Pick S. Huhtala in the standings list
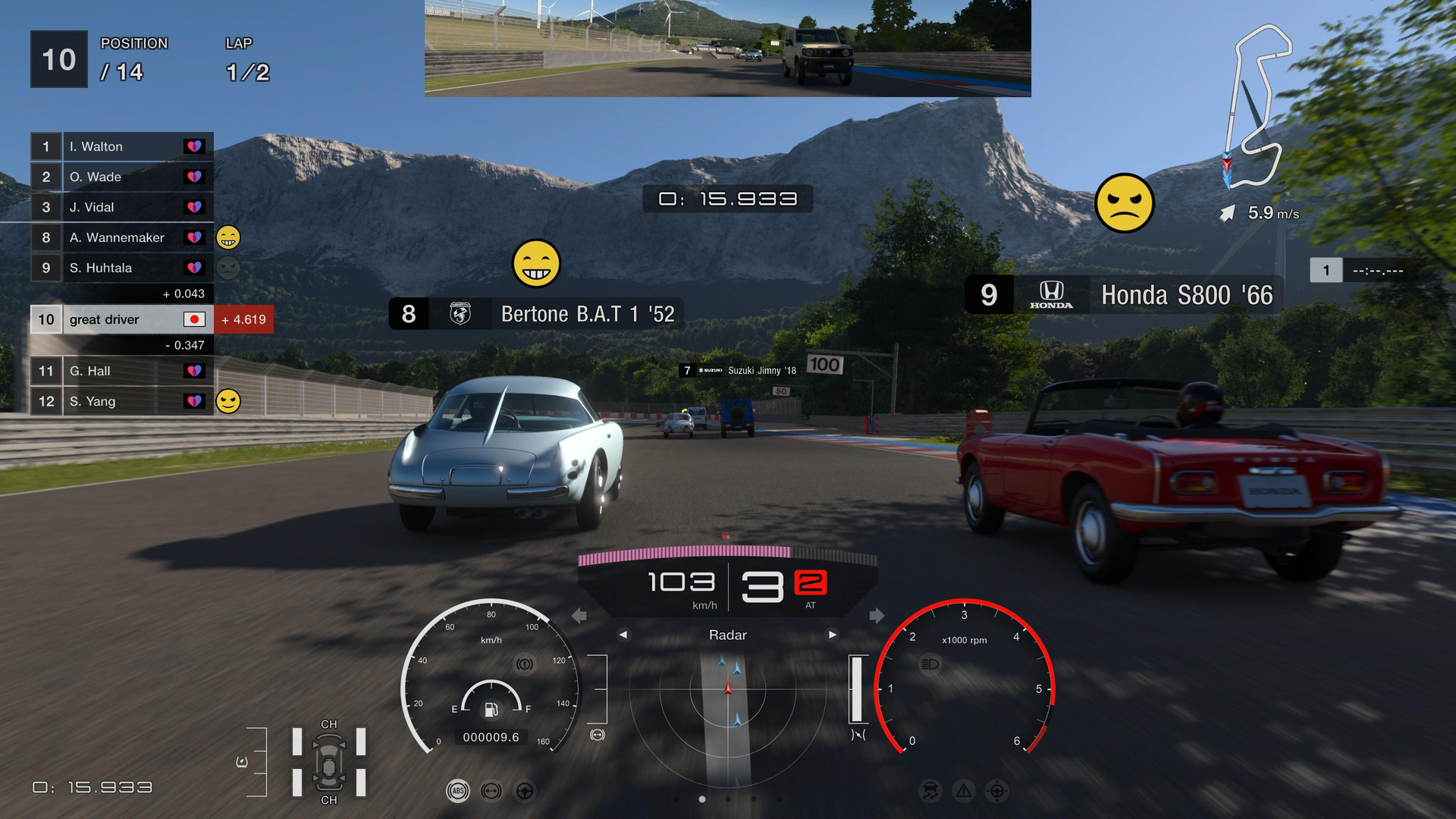 [x=121, y=268]
